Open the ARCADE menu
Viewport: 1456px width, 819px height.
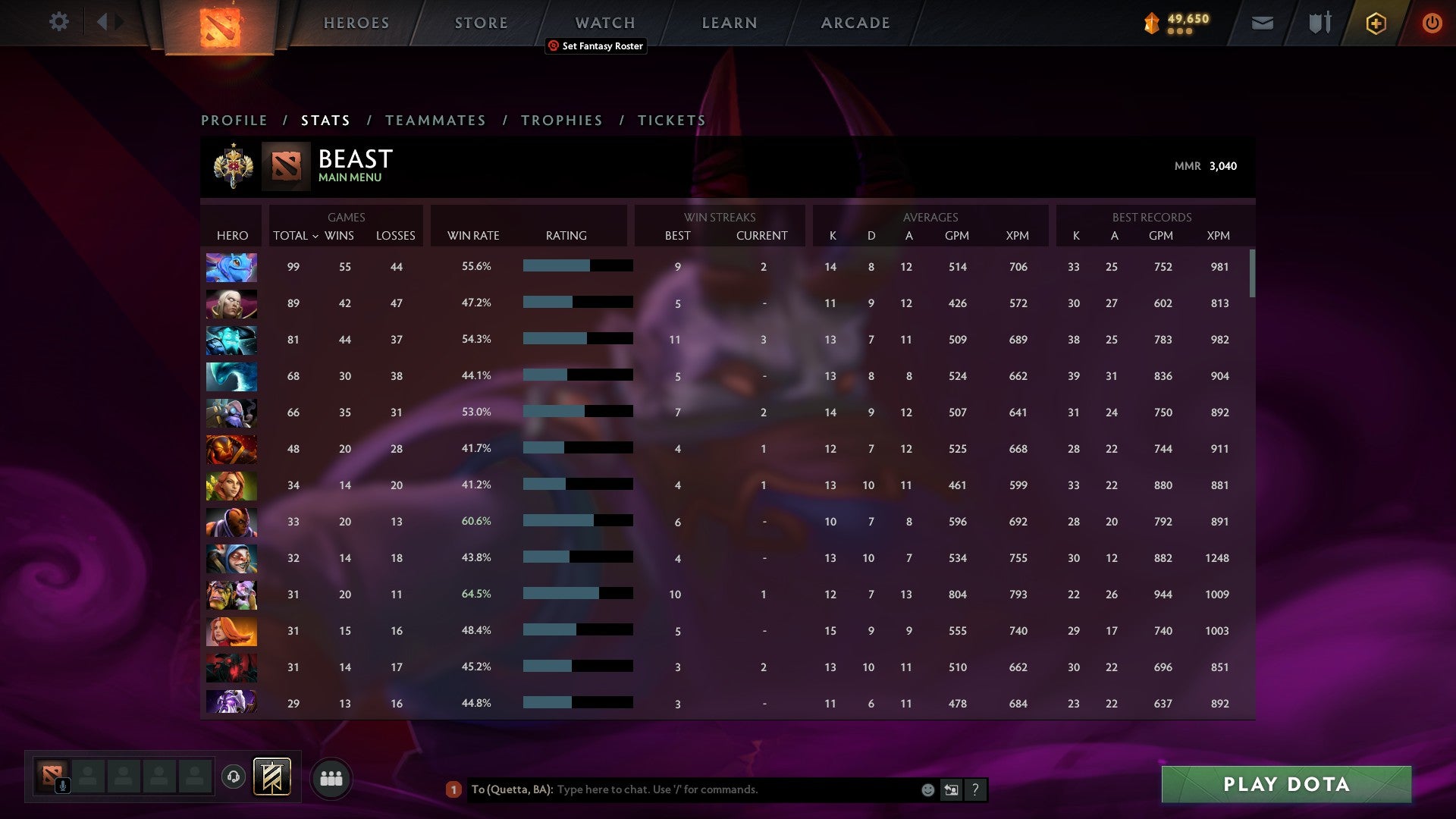pyautogui.click(x=855, y=22)
